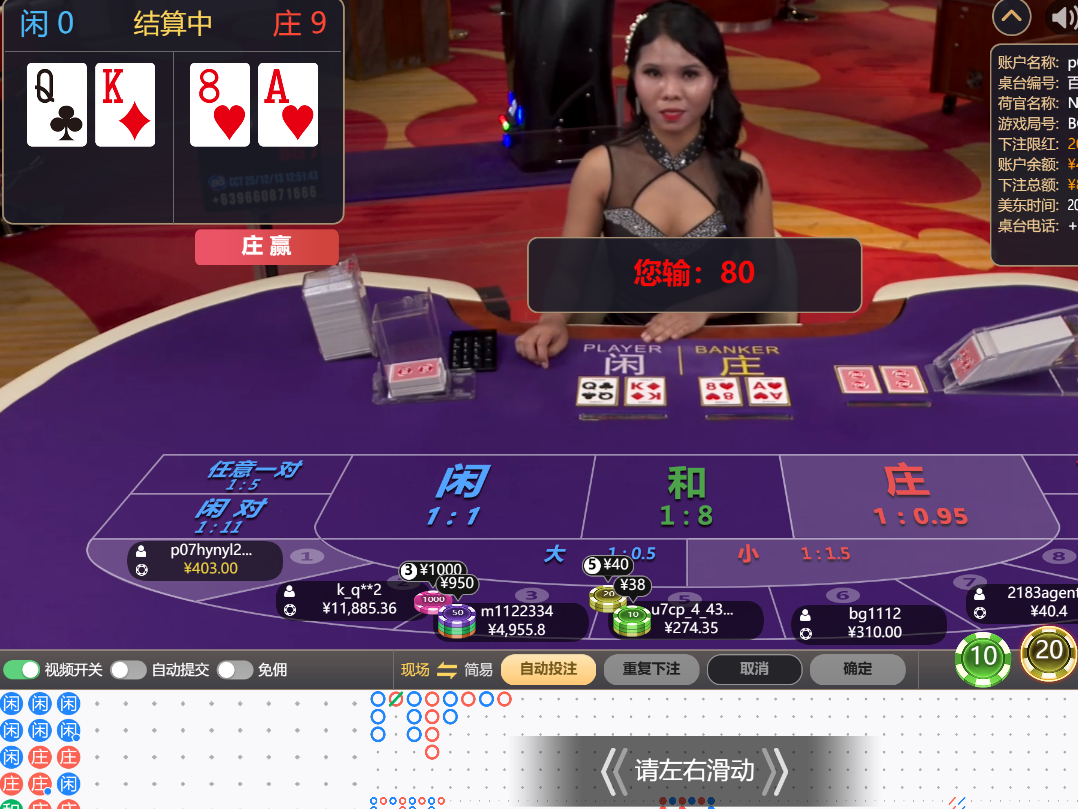Bet on 大 (Big) at 1:0.5
Image resolution: width=1078 pixels, height=809 pixels.
[x=590, y=553]
